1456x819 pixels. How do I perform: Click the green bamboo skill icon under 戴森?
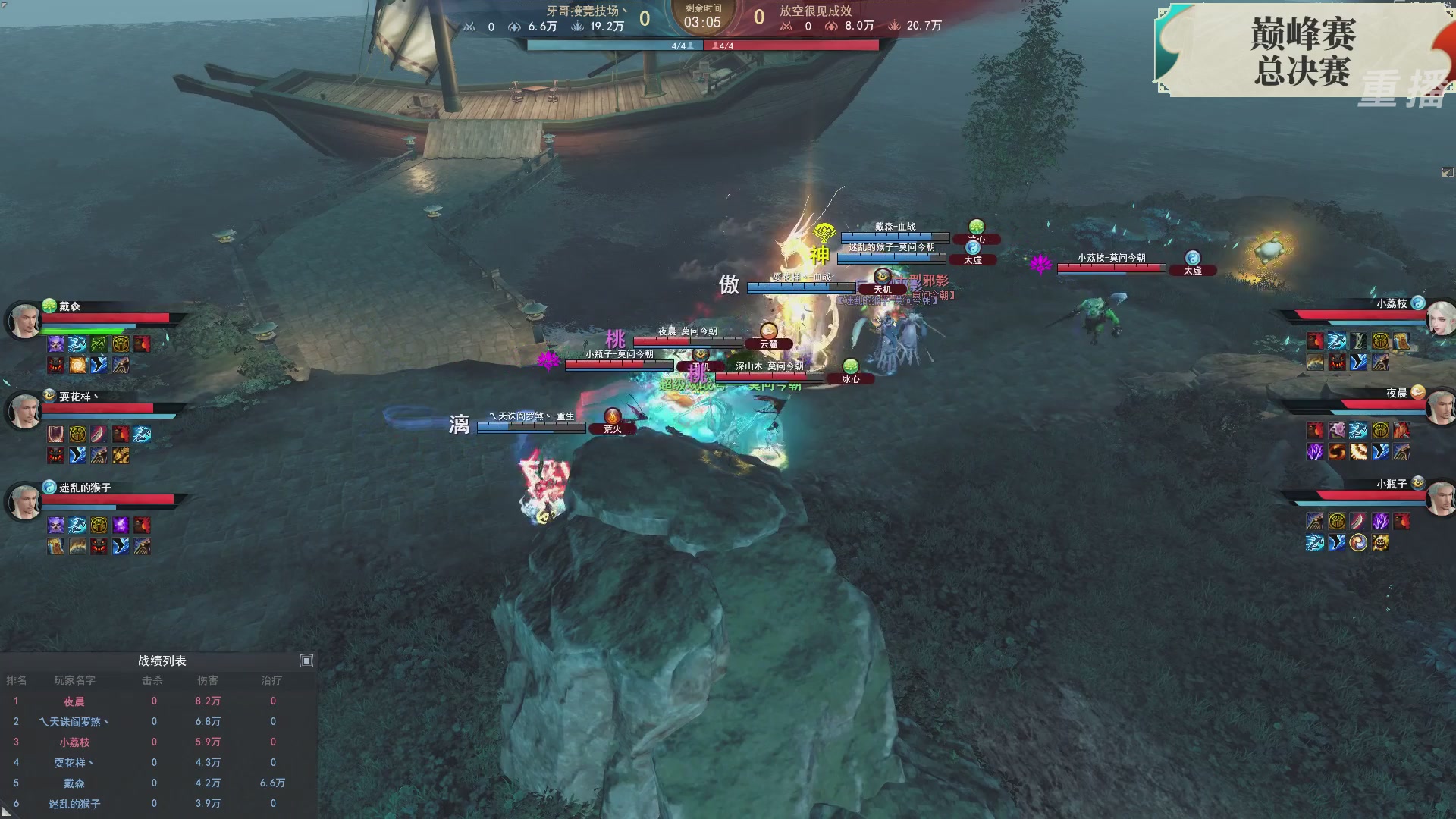pyautogui.click(x=99, y=344)
